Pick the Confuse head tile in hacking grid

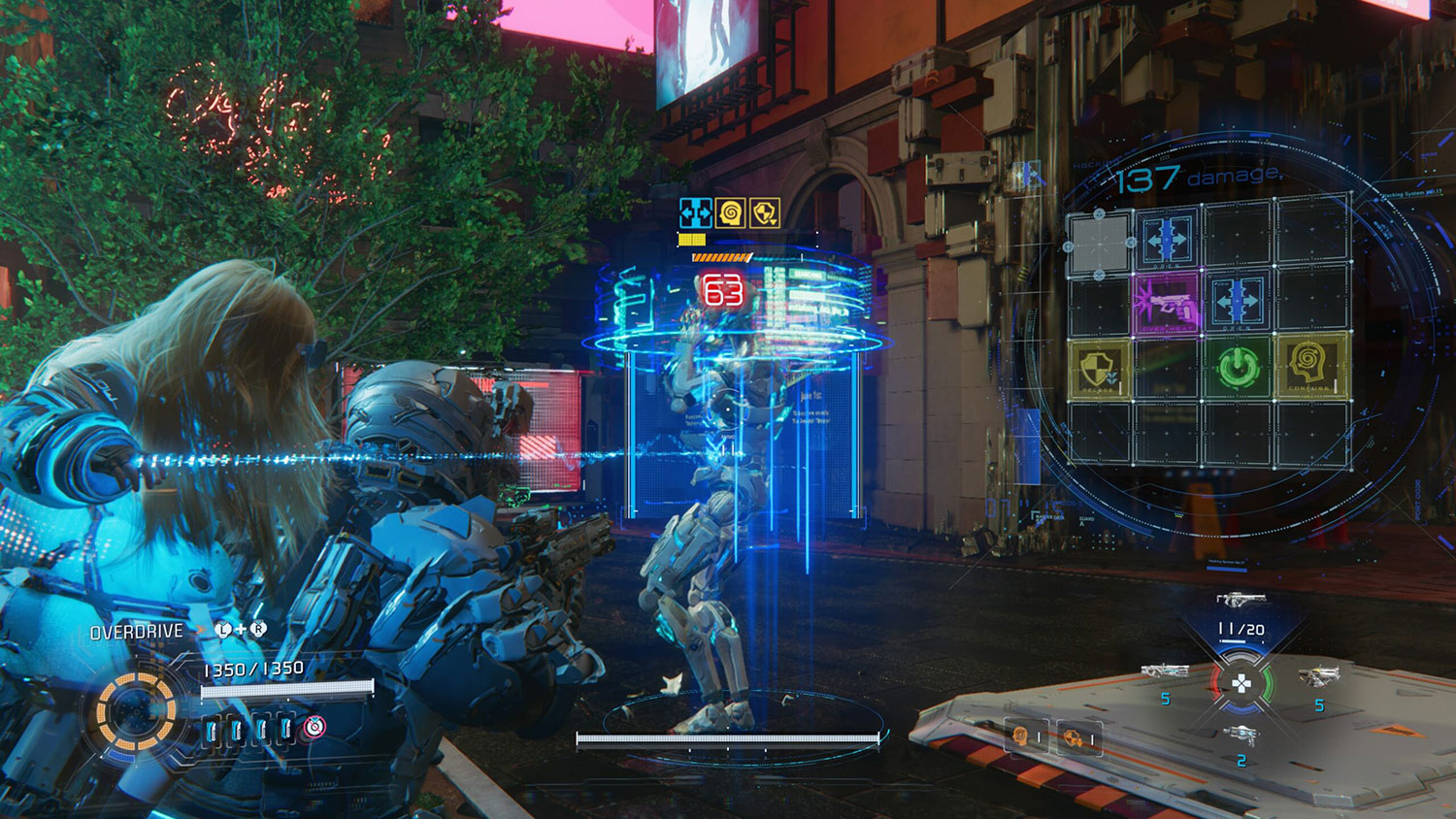(x=1311, y=367)
